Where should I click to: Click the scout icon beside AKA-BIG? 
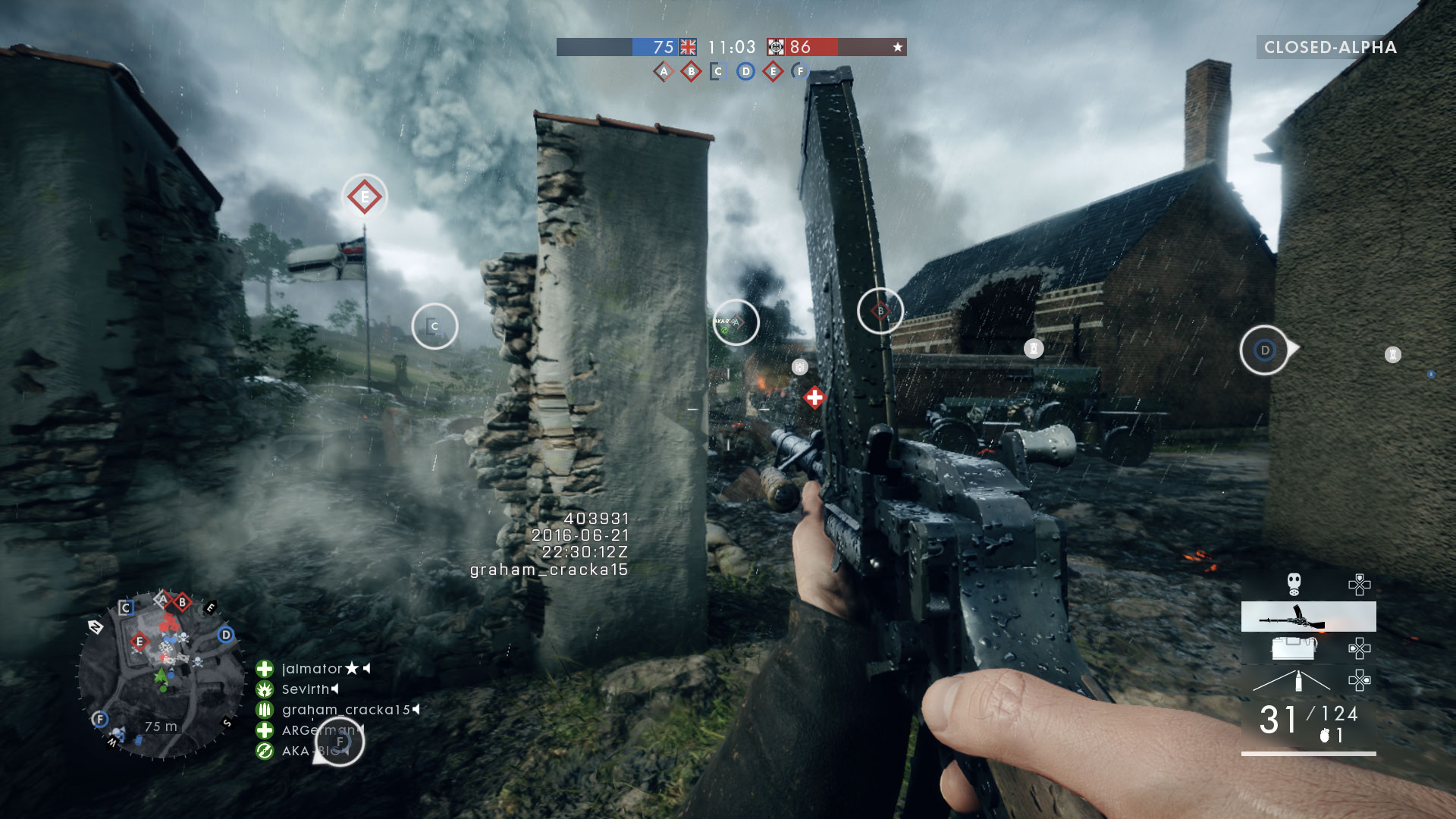tap(265, 752)
